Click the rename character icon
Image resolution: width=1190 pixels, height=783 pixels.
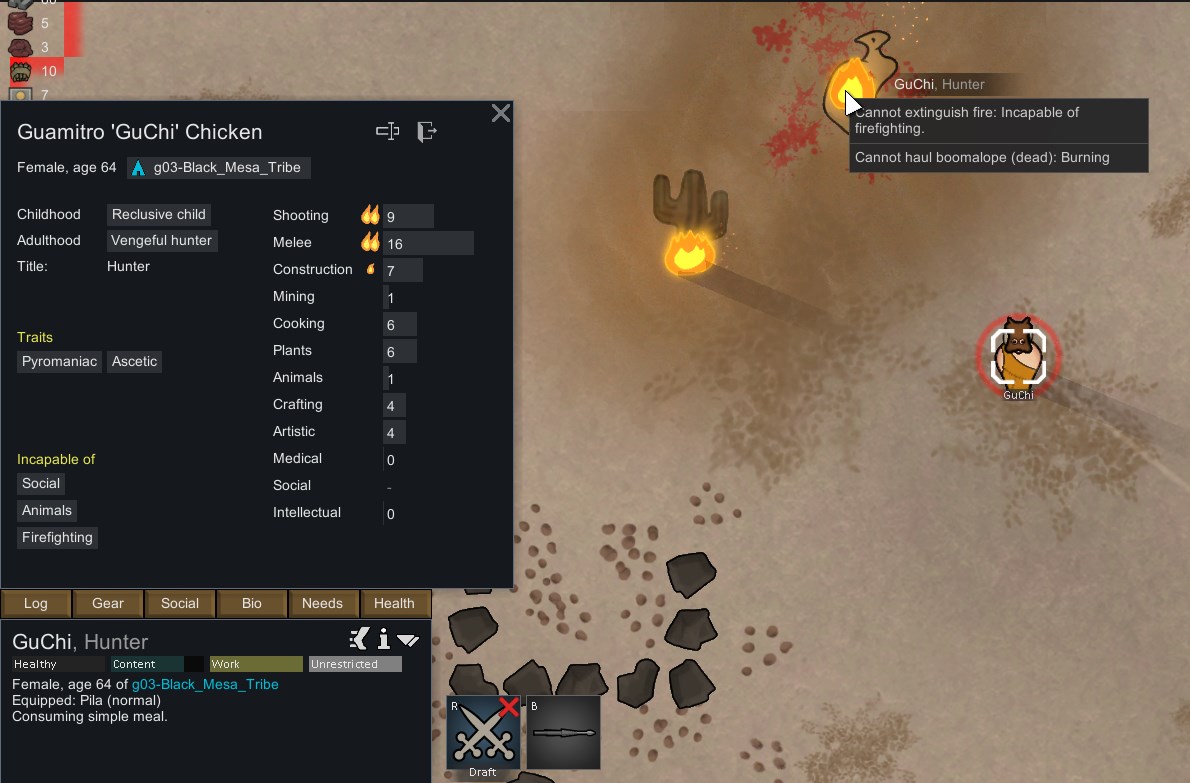[388, 131]
